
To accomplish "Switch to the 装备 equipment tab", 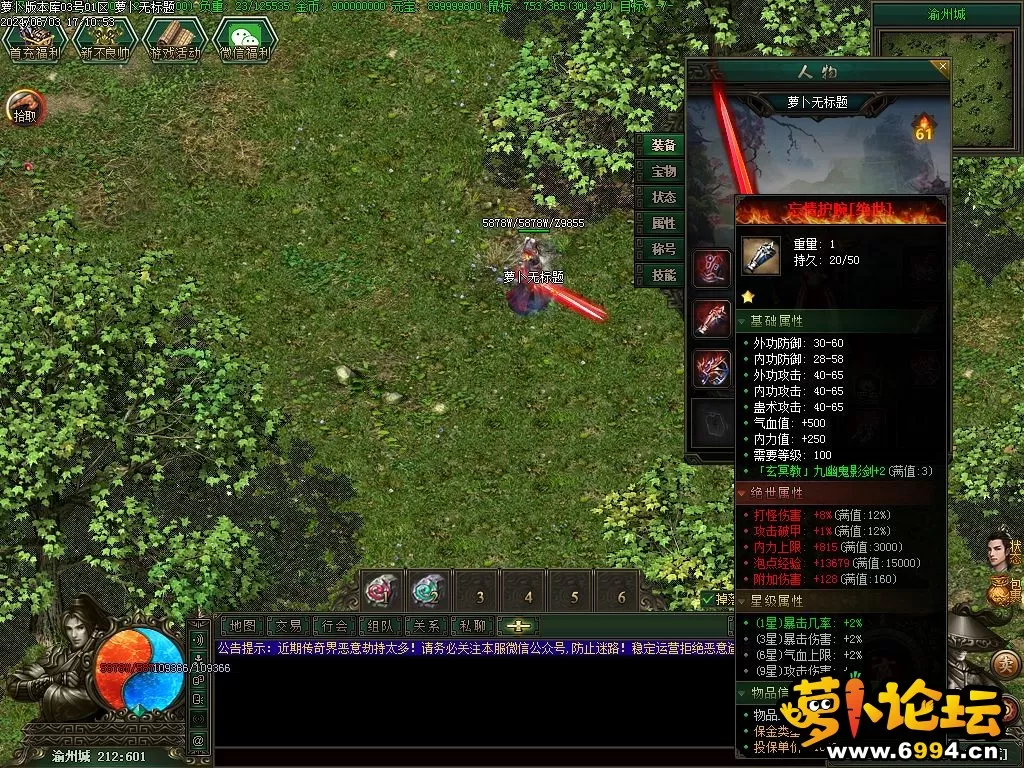I will point(663,146).
